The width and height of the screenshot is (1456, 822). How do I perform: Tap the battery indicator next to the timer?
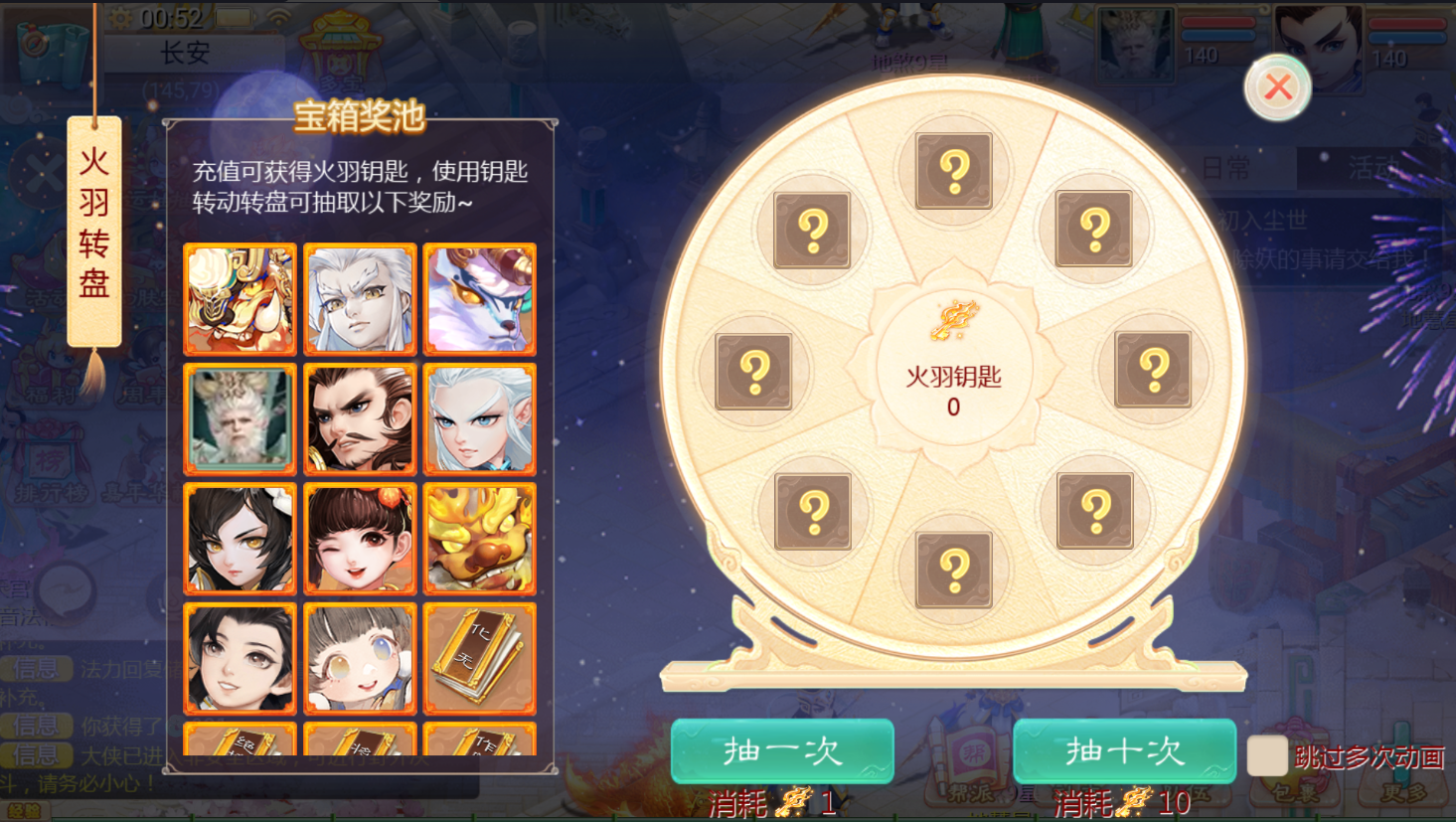pos(235,16)
